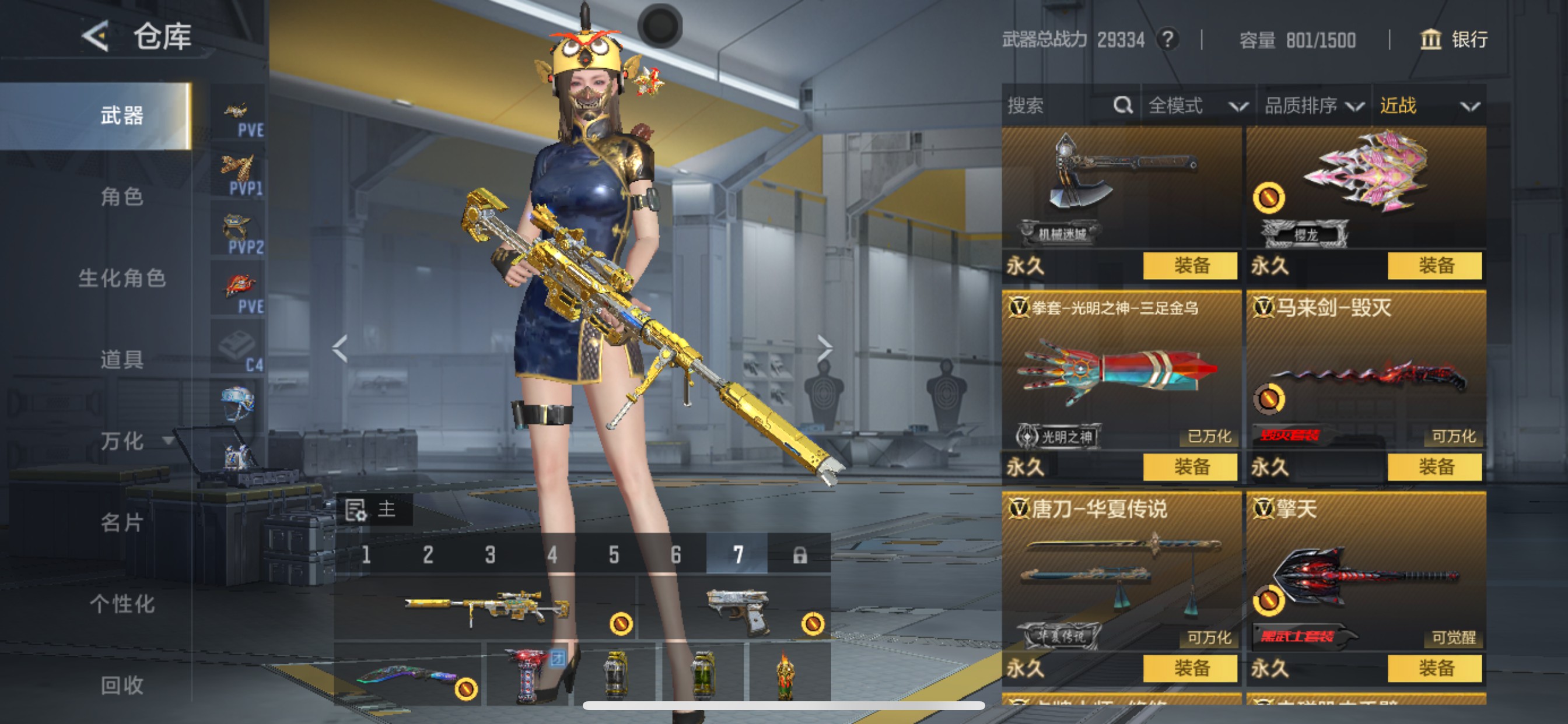
Task: Open the 生化角色 section
Action: [x=122, y=278]
